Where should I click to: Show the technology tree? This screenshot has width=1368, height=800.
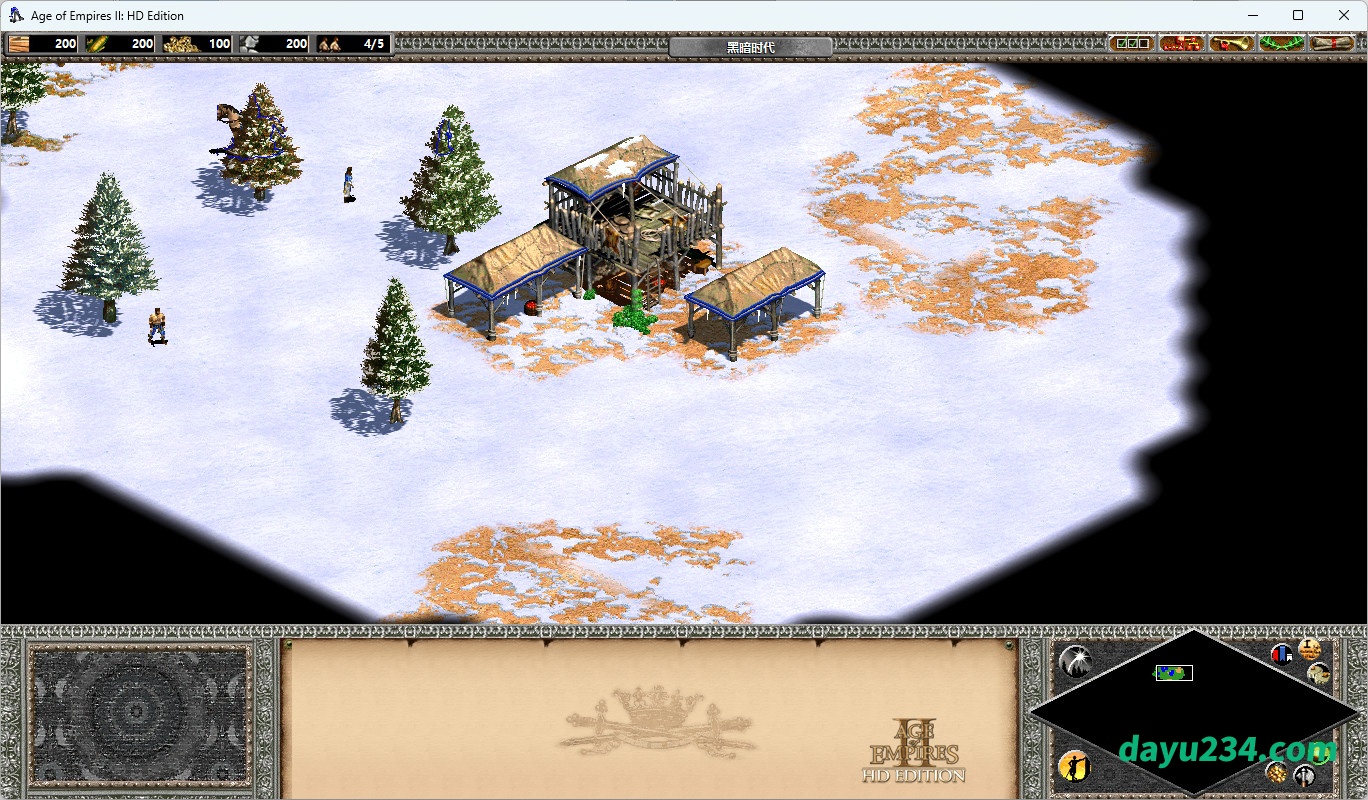(1182, 43)
